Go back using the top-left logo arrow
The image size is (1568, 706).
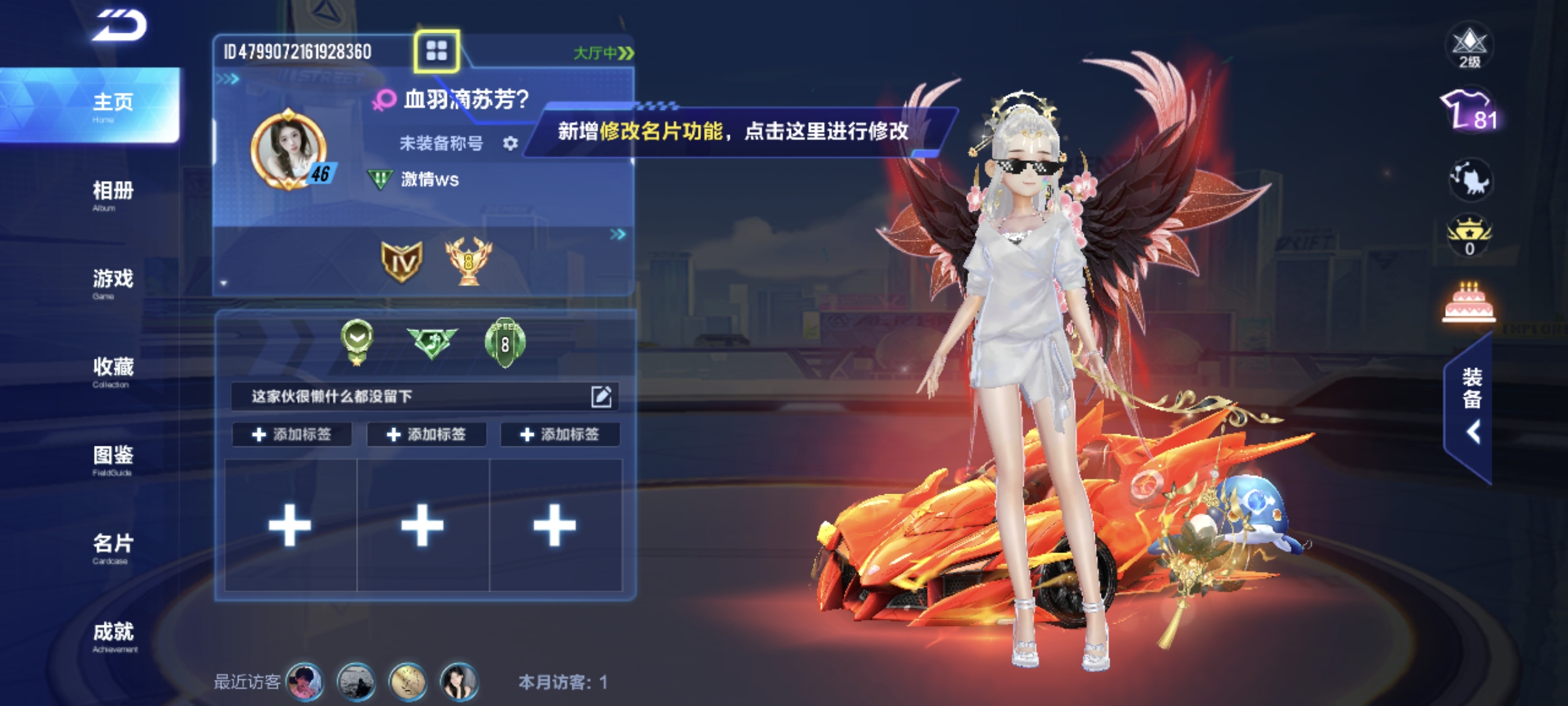pyautogui.click(x=119, y=26)
